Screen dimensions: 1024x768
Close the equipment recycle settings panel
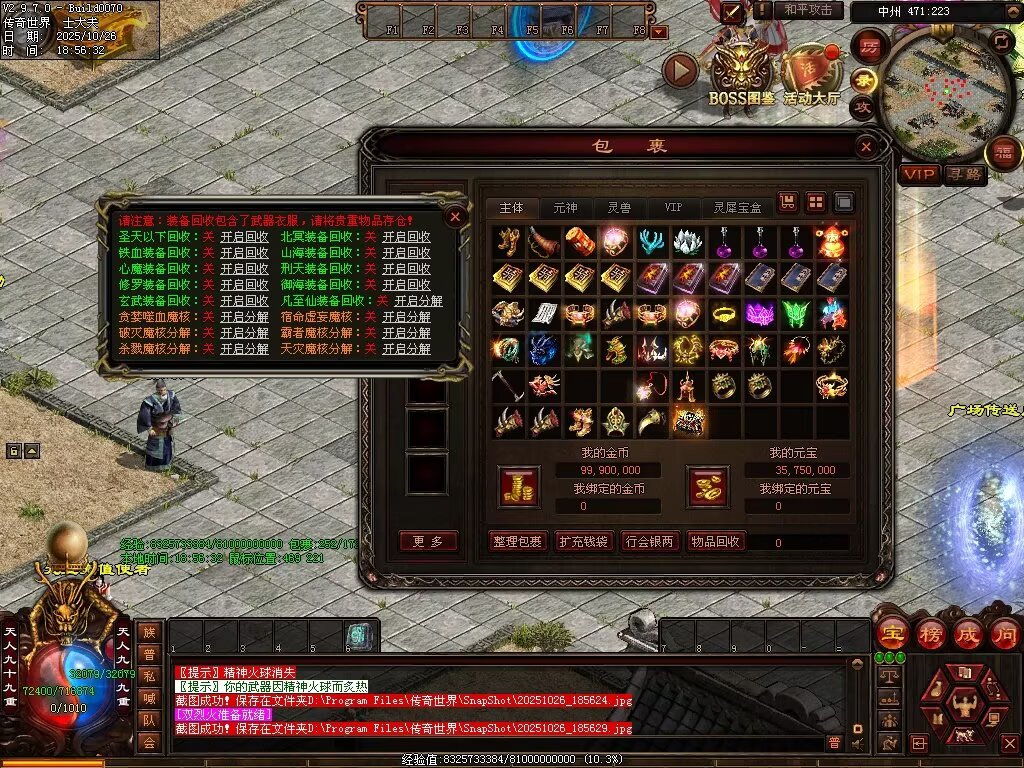(x=455, y=216)
